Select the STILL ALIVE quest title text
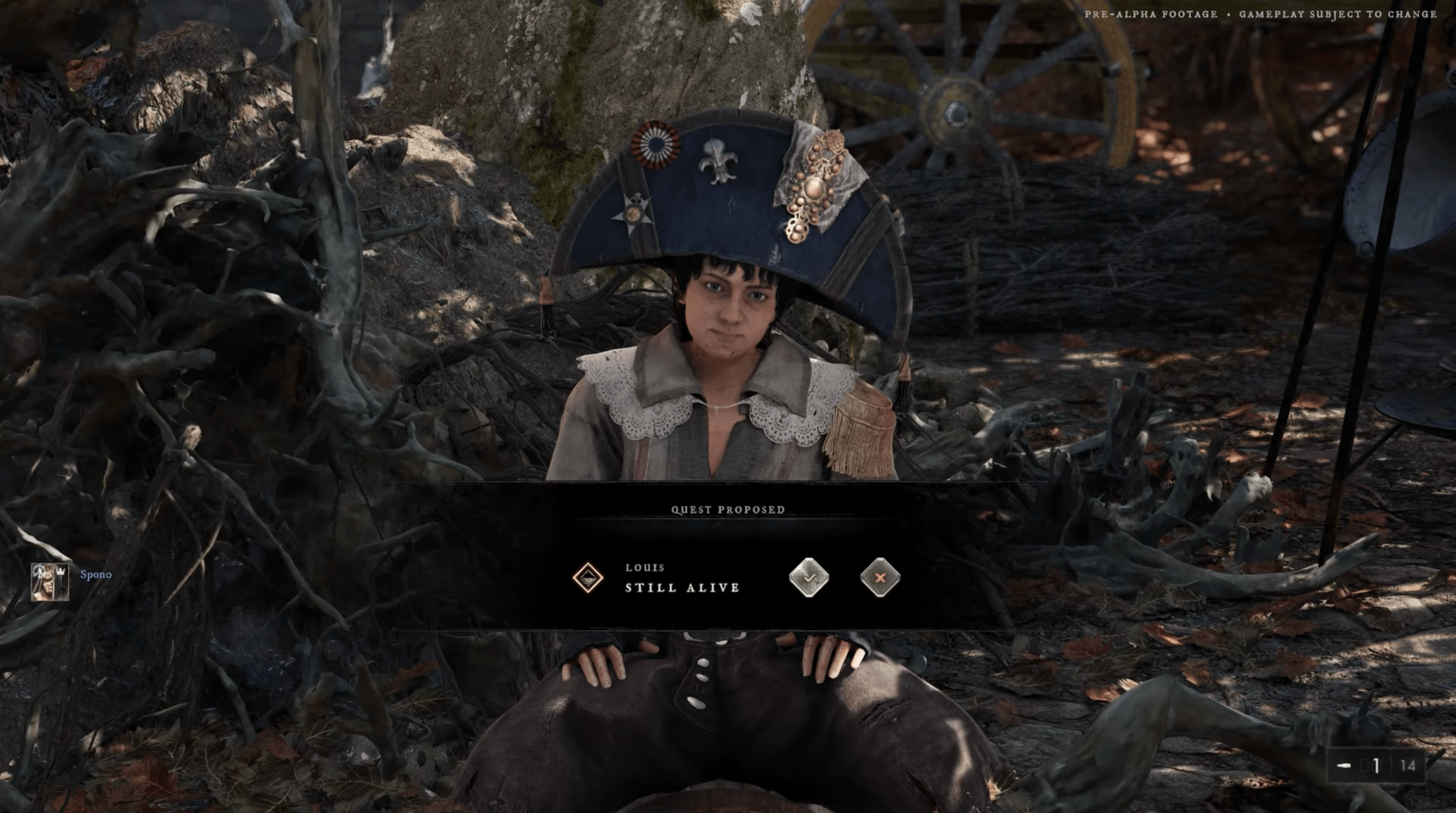 tap(682, 587)
